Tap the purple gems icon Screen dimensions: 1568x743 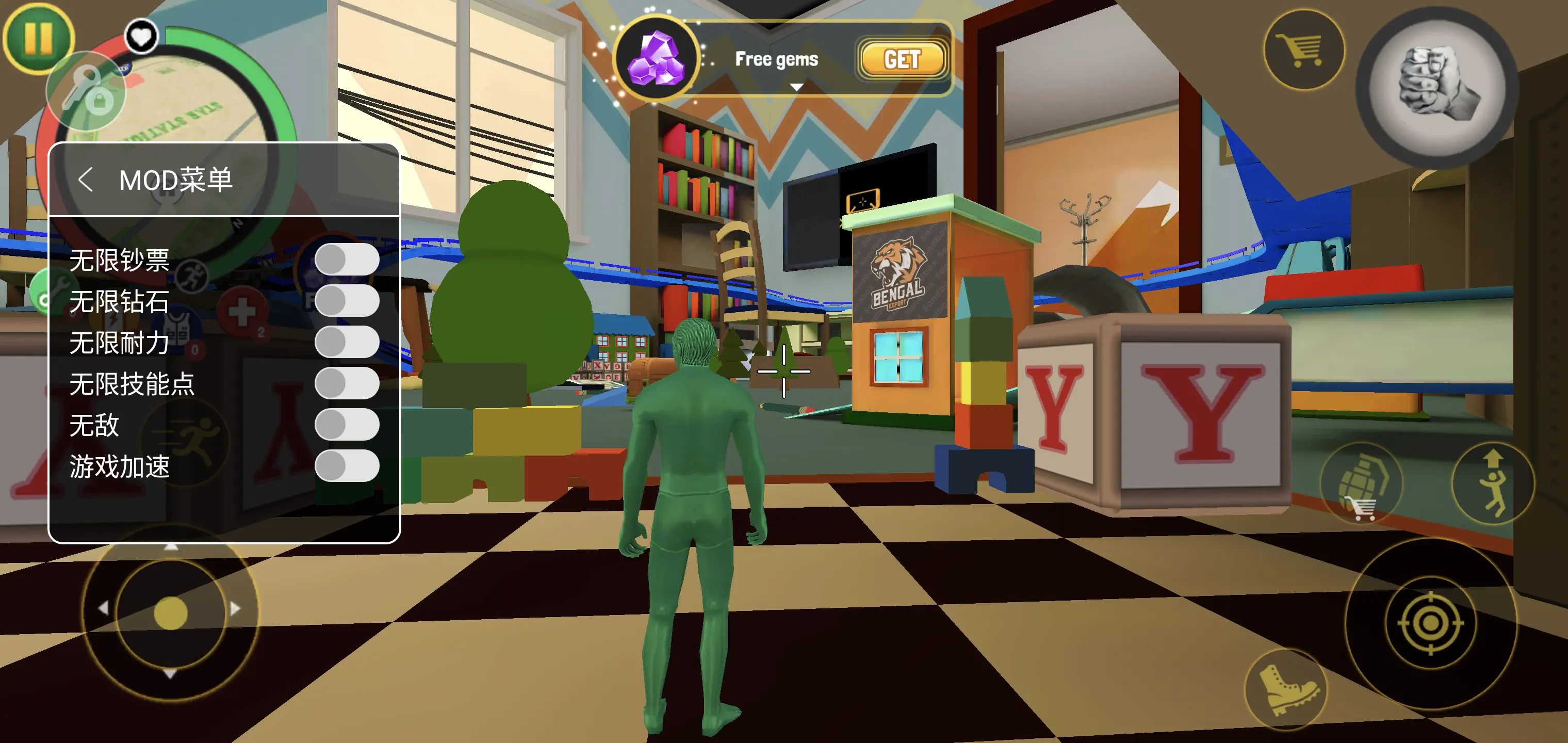[x=656, y=60]
